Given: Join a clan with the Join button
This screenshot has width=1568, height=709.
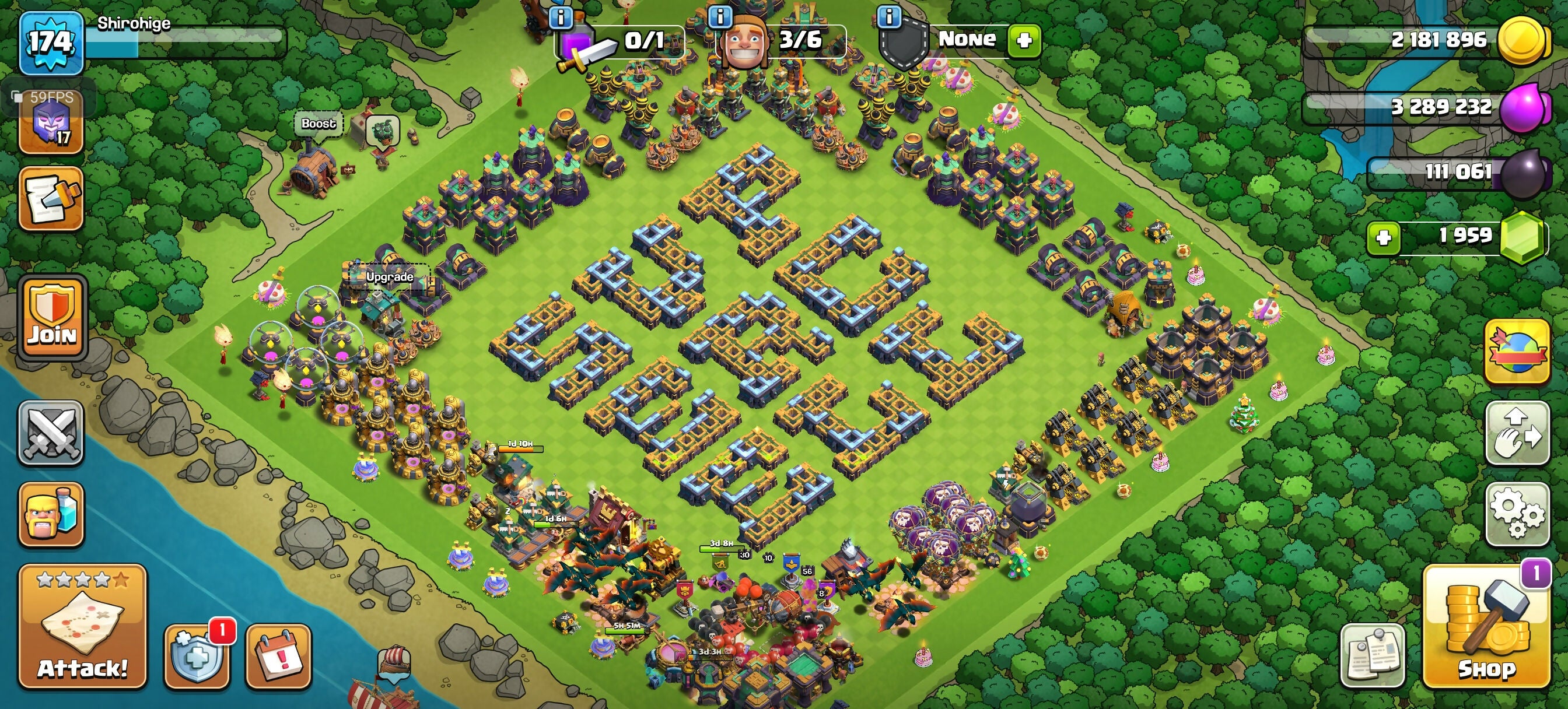Looking at the screenshot, I should pos(52,317).
